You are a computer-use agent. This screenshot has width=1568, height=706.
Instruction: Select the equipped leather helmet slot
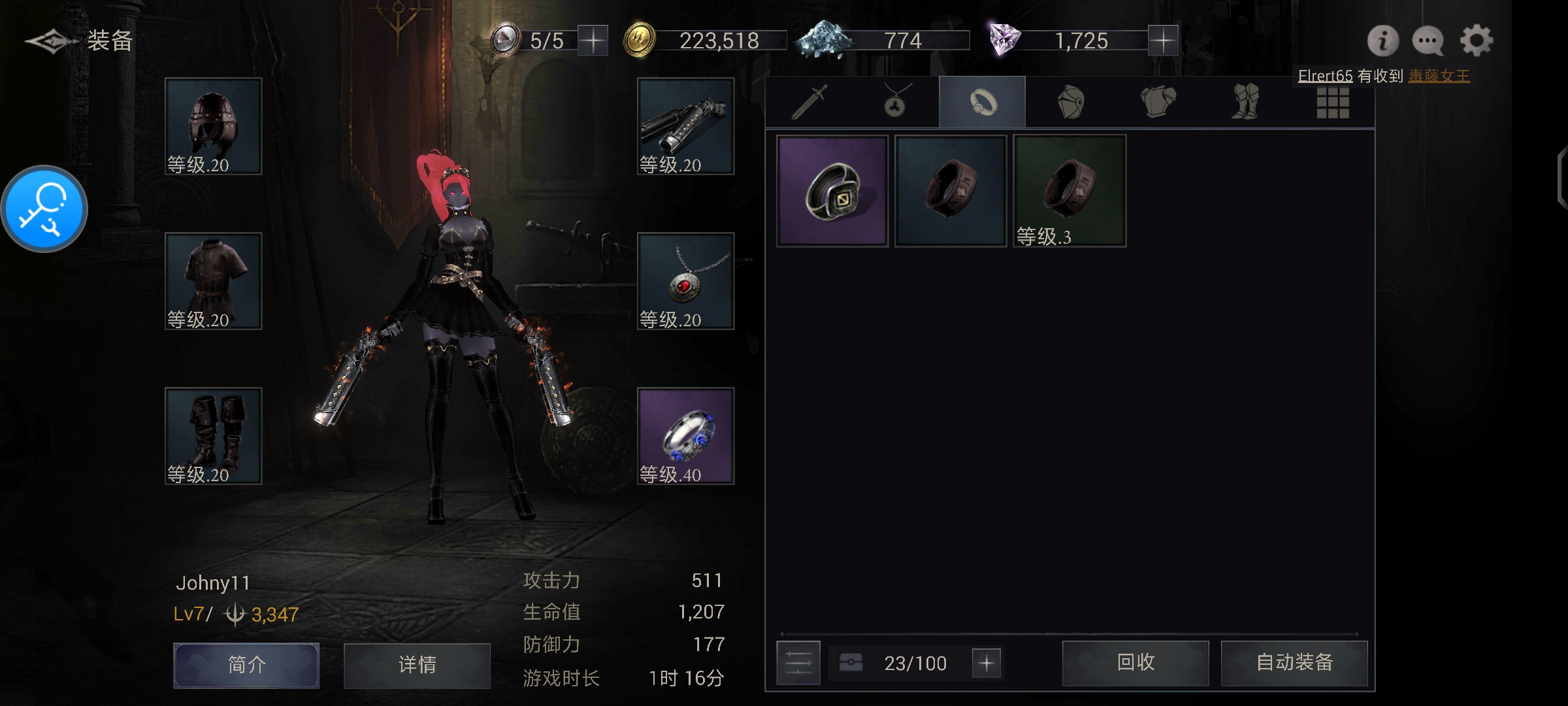(x=213, y=126)
